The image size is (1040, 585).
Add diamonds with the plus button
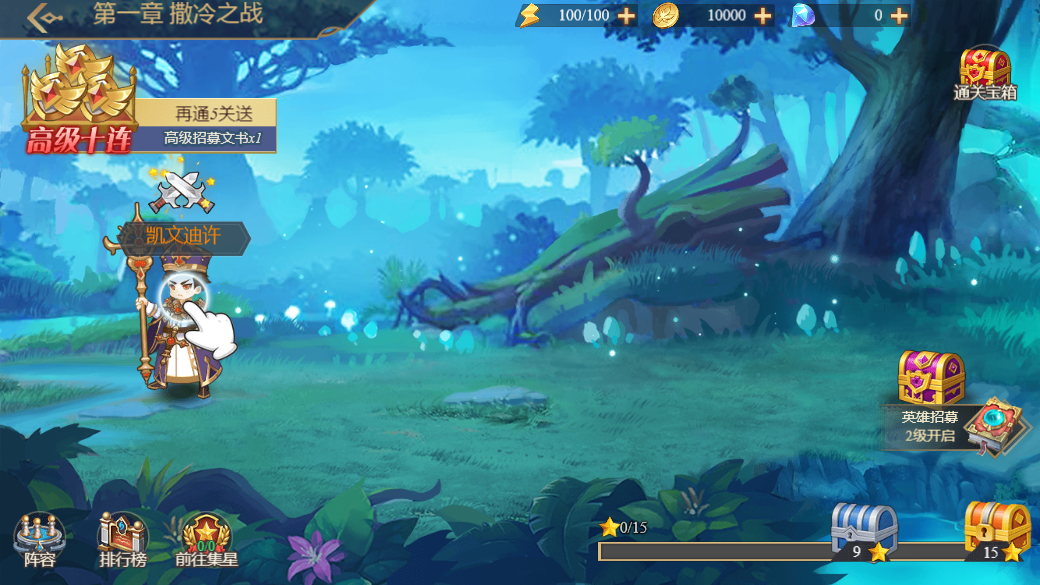point(899,15)
